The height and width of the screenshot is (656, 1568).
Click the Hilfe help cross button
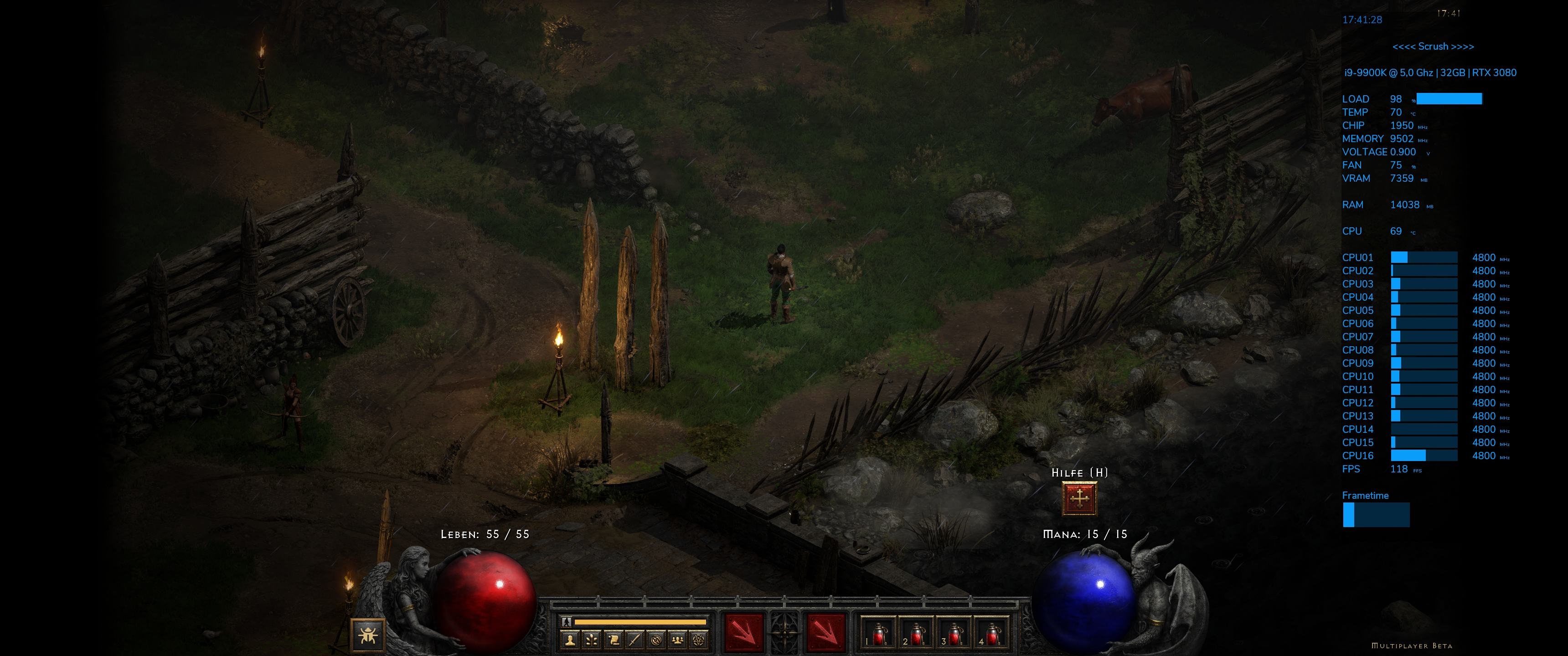[x=1079, y=499]
